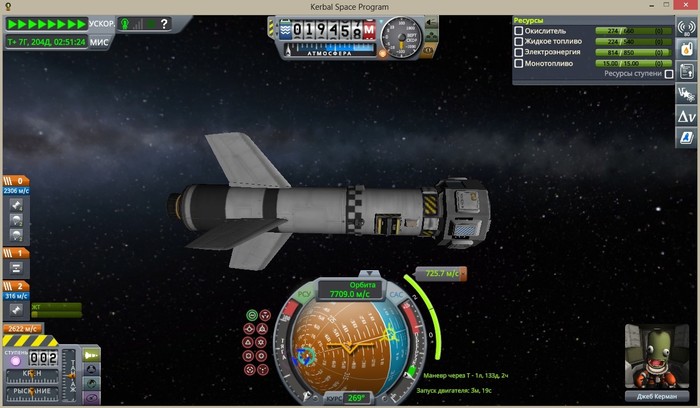This screenshot has width=700, height=408.
Task: Toggle the Ресурсы ступени checkbox
Action: pos(669,74)
